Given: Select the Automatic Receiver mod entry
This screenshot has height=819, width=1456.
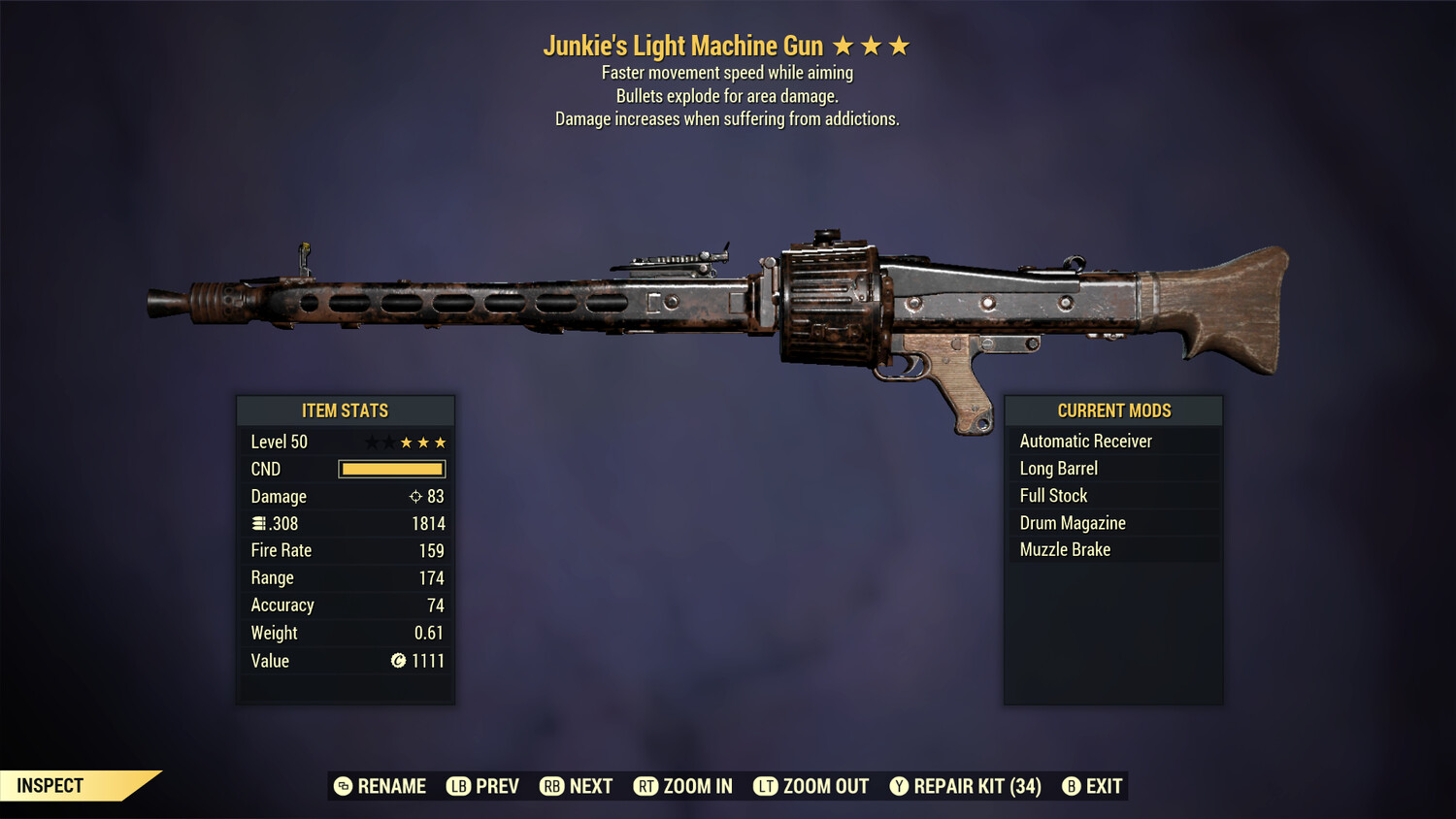Looking at the screenshot, I should click(x=1085, y=441).
